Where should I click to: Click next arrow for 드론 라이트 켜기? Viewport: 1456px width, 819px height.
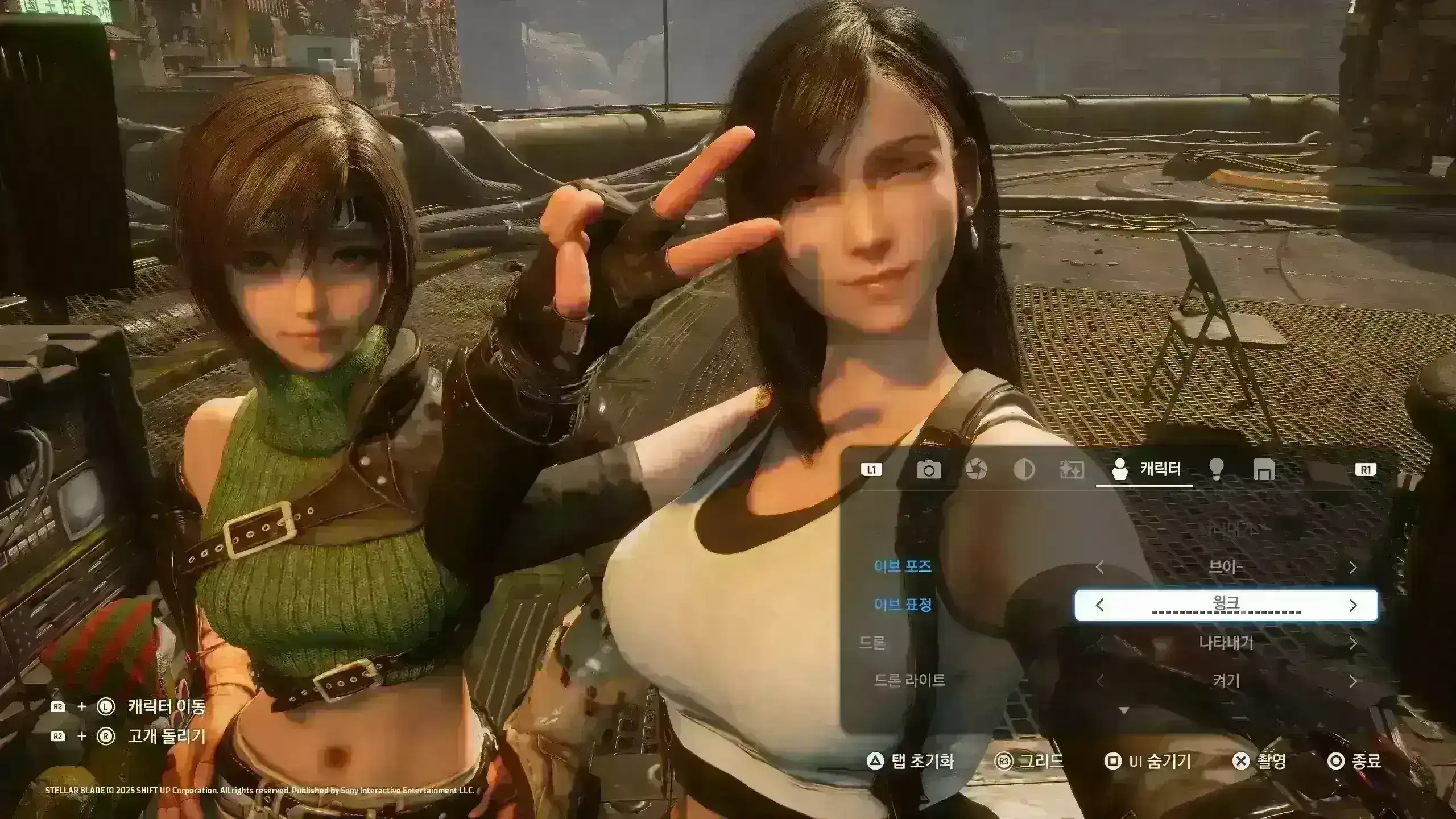(x=1353, y=681)
